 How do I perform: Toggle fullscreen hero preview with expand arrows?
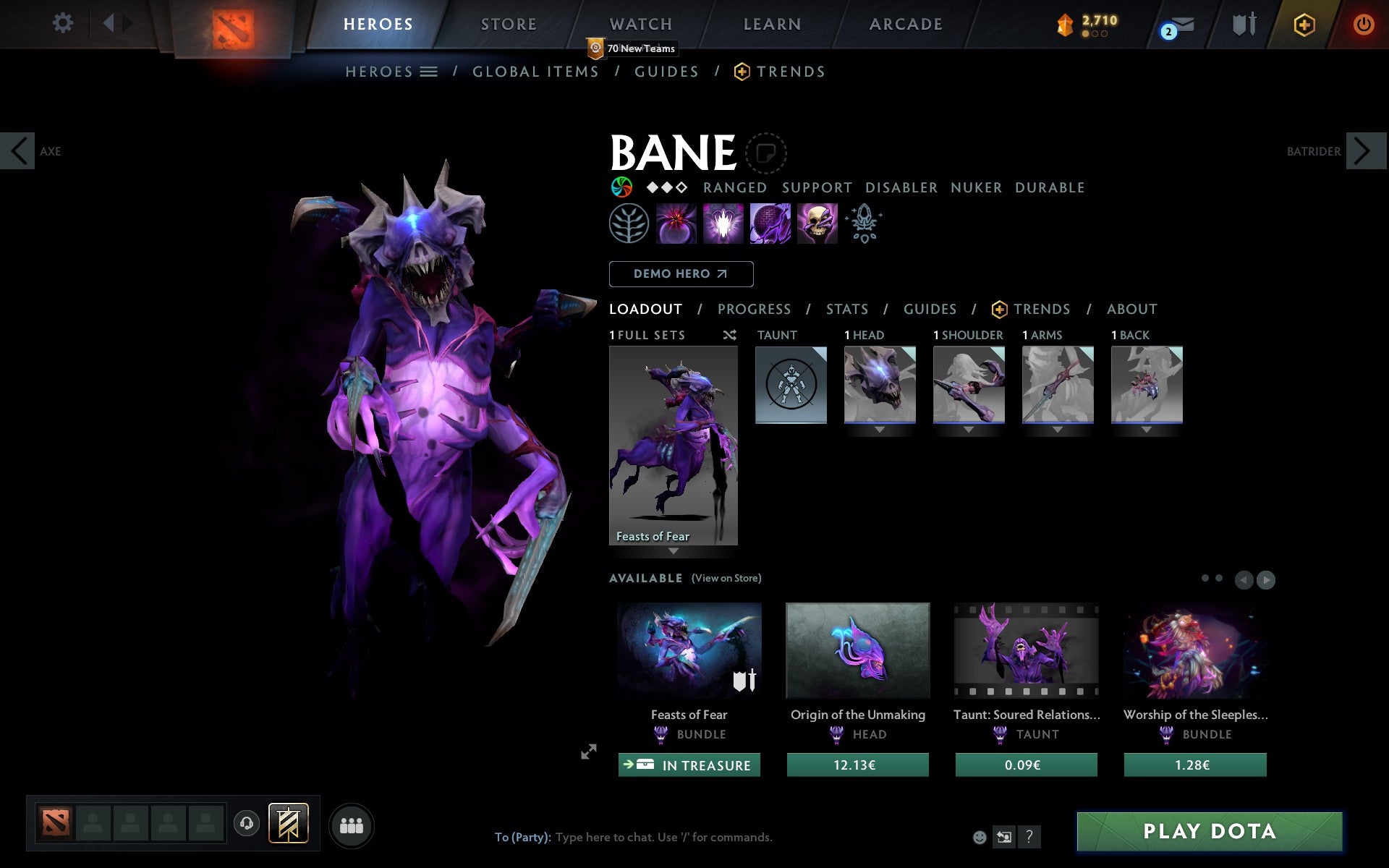coord(589,752)
